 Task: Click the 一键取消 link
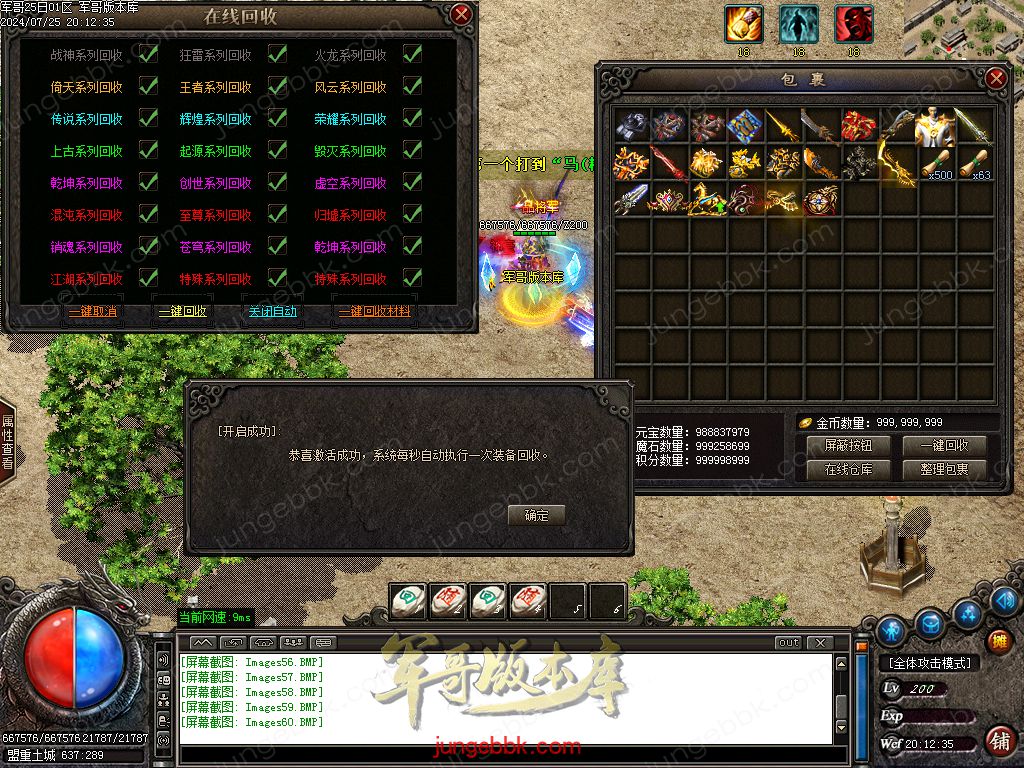tap(93, 311)
